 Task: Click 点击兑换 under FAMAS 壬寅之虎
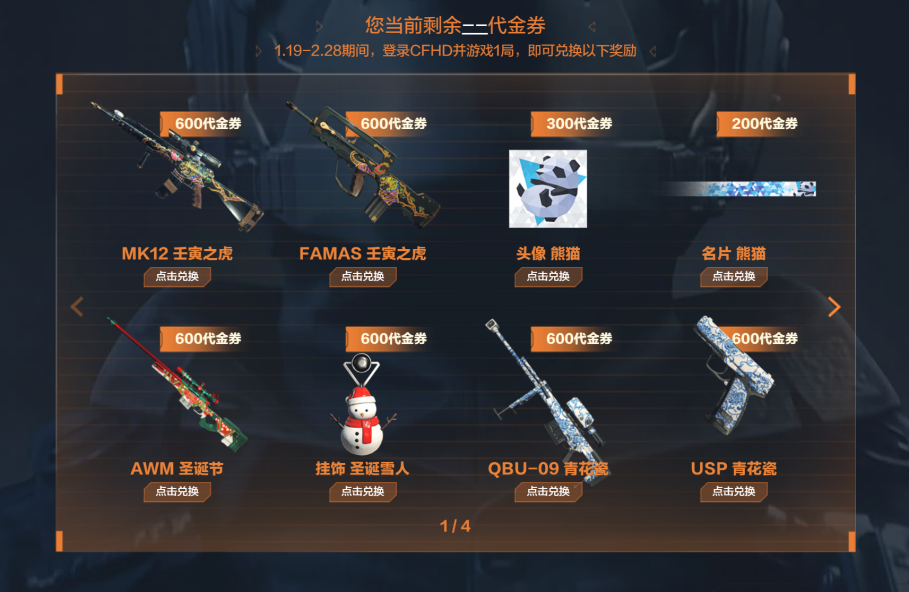point(362,277)
